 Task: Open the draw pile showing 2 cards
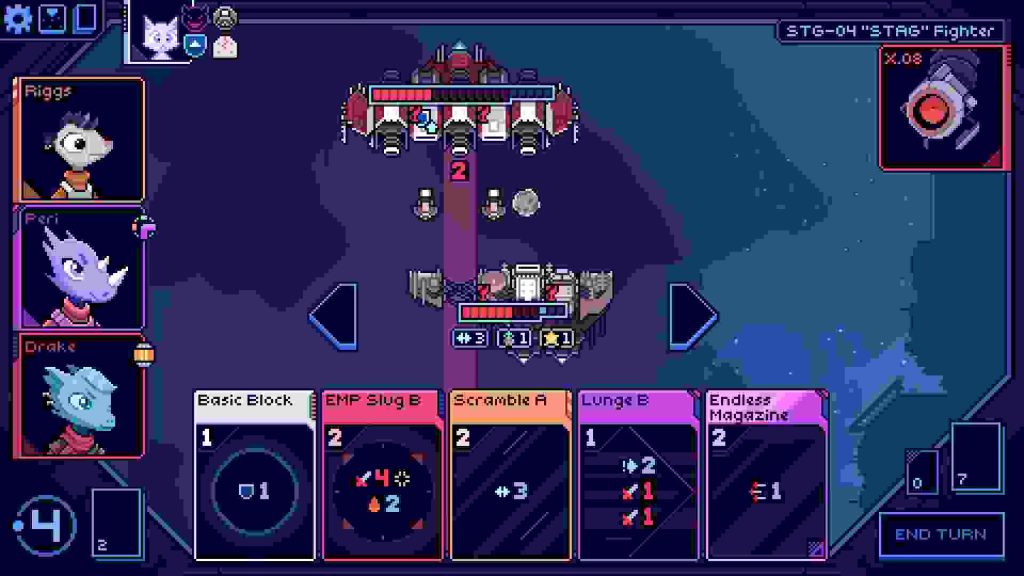point(115,521)
